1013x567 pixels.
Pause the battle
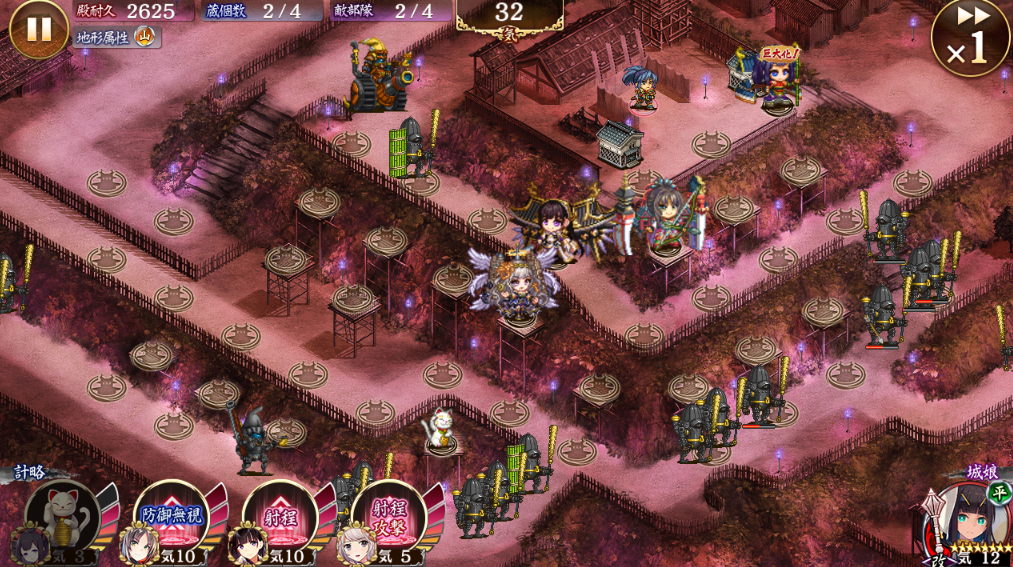coord(38,28)
